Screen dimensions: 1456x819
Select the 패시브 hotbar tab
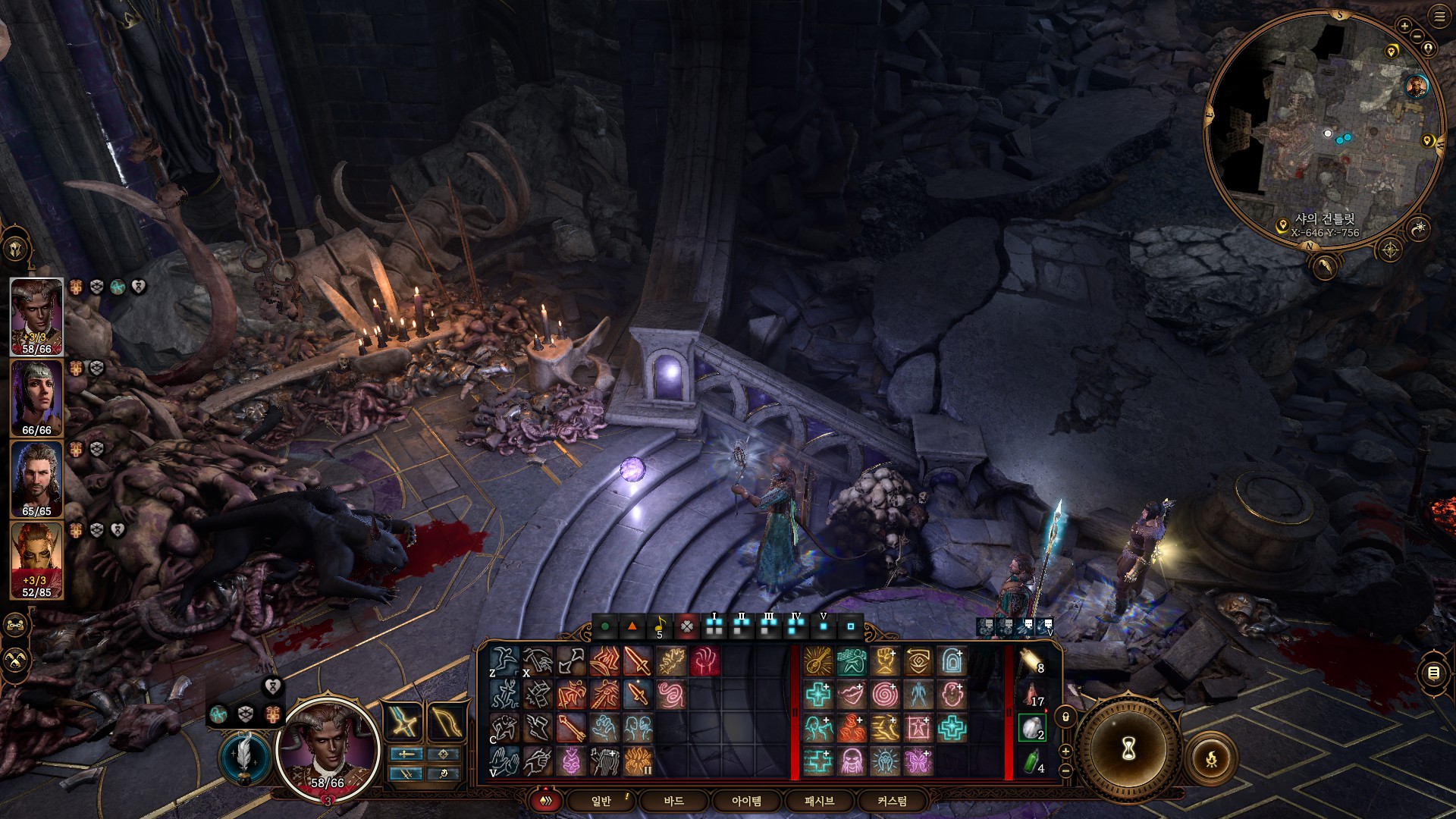819,801
